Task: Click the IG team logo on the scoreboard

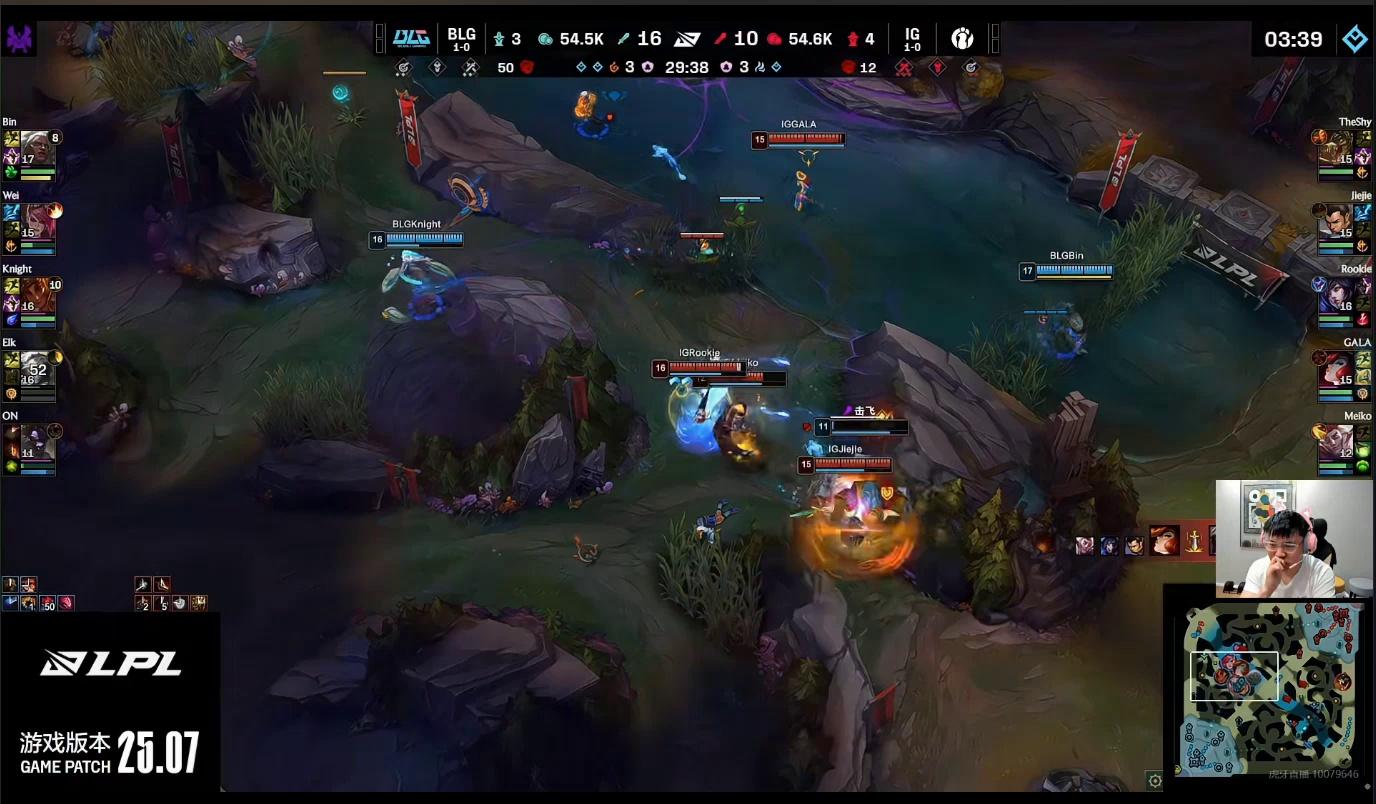Action: (x=962, y=38)
